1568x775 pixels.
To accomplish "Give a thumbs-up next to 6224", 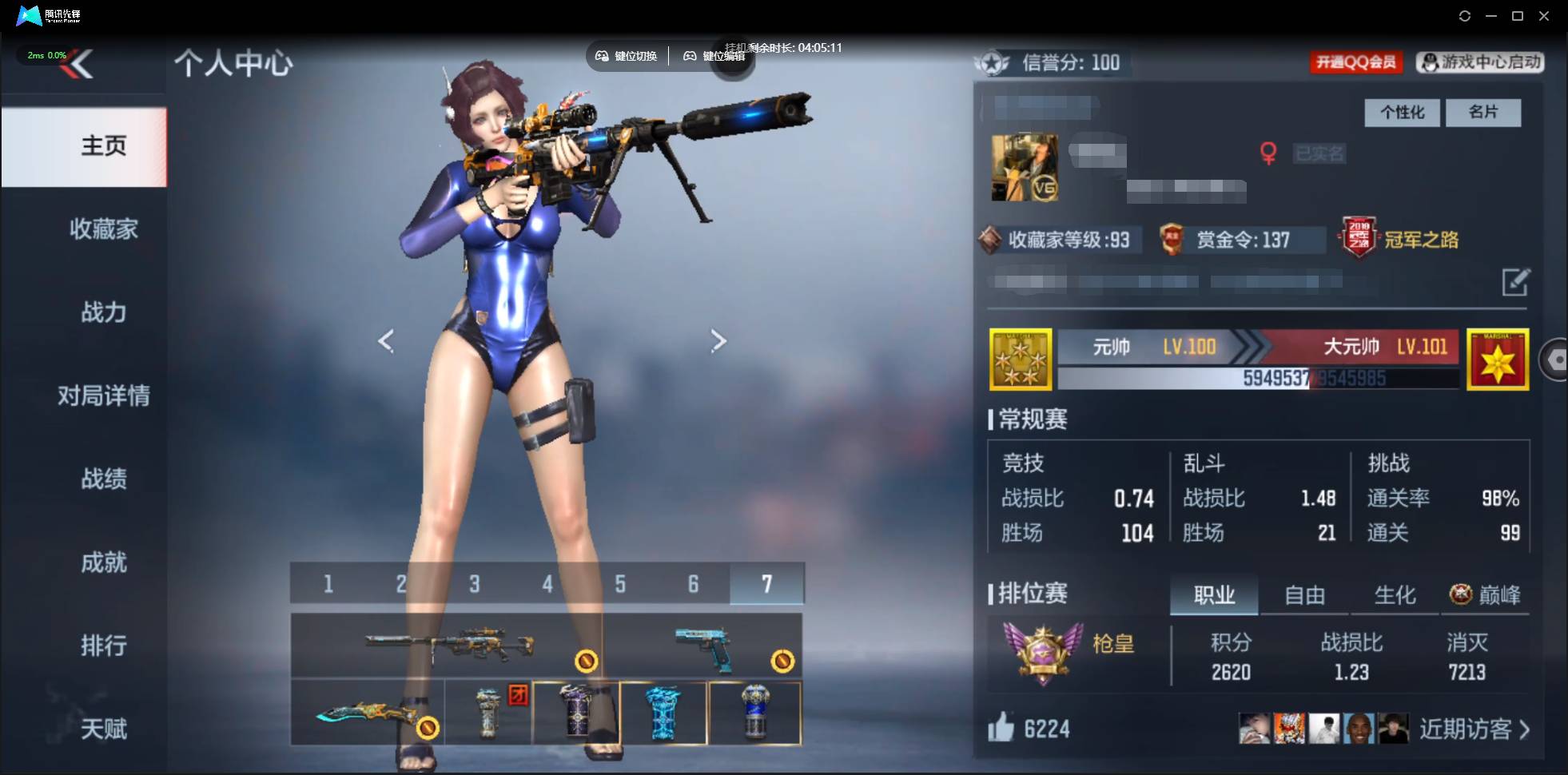I will pyautogui.click(x=1004, y=728).
